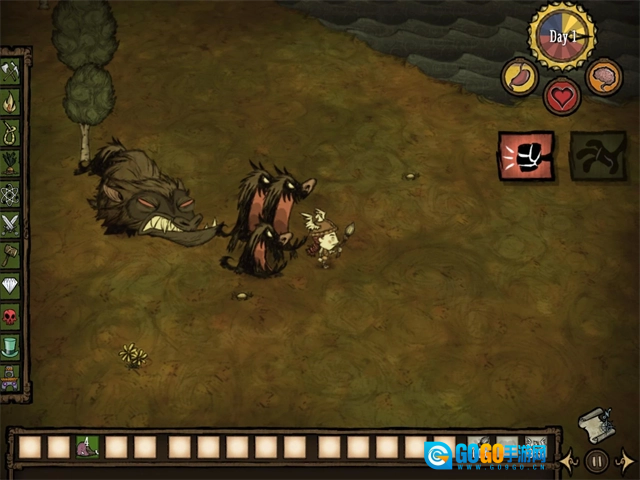The height and width of the screenshot is (480, 640).
Task: Select the inventory slot holding an item
Action: [88, 447]
